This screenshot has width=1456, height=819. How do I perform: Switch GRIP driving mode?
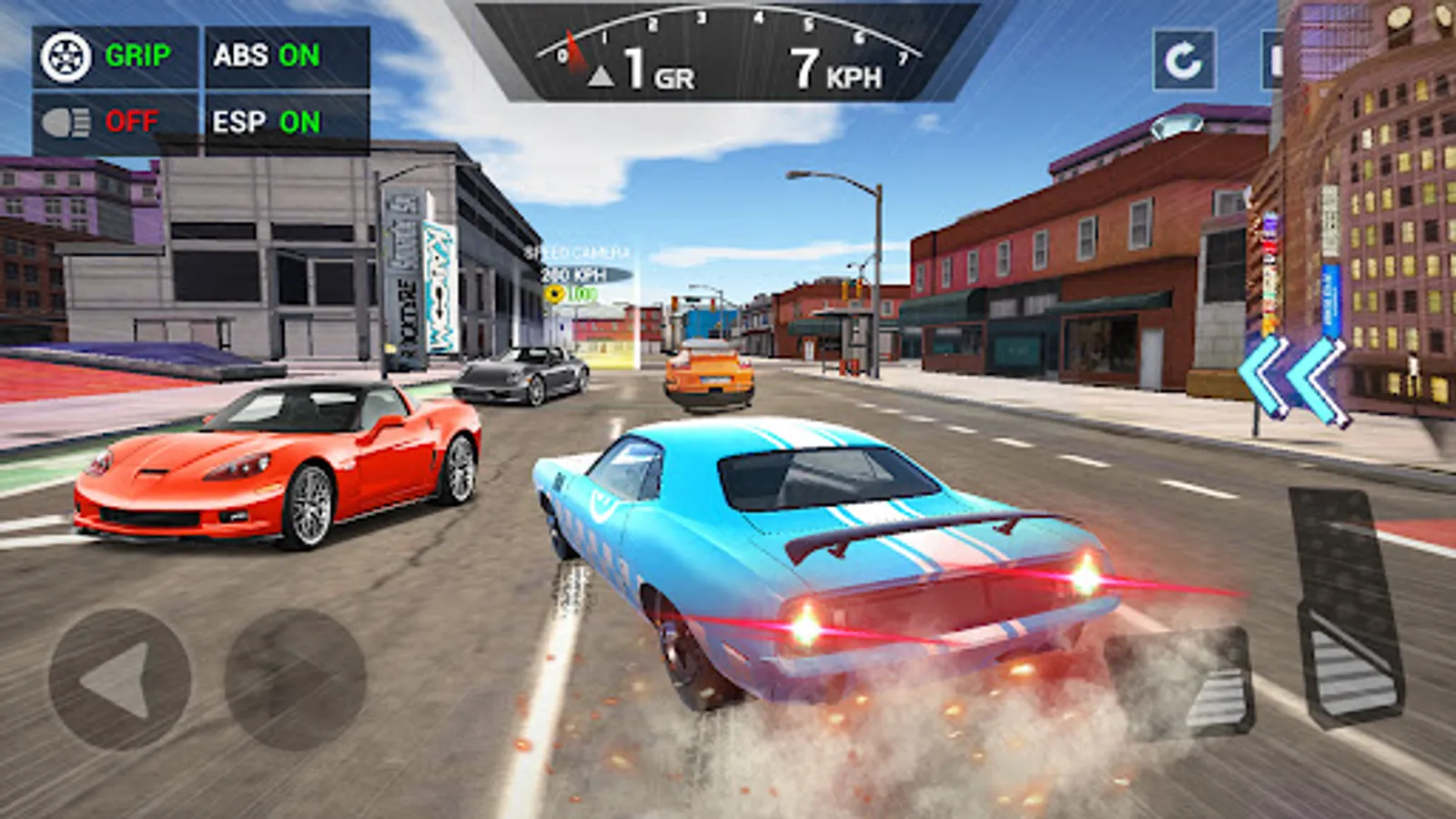pos(136,55)
